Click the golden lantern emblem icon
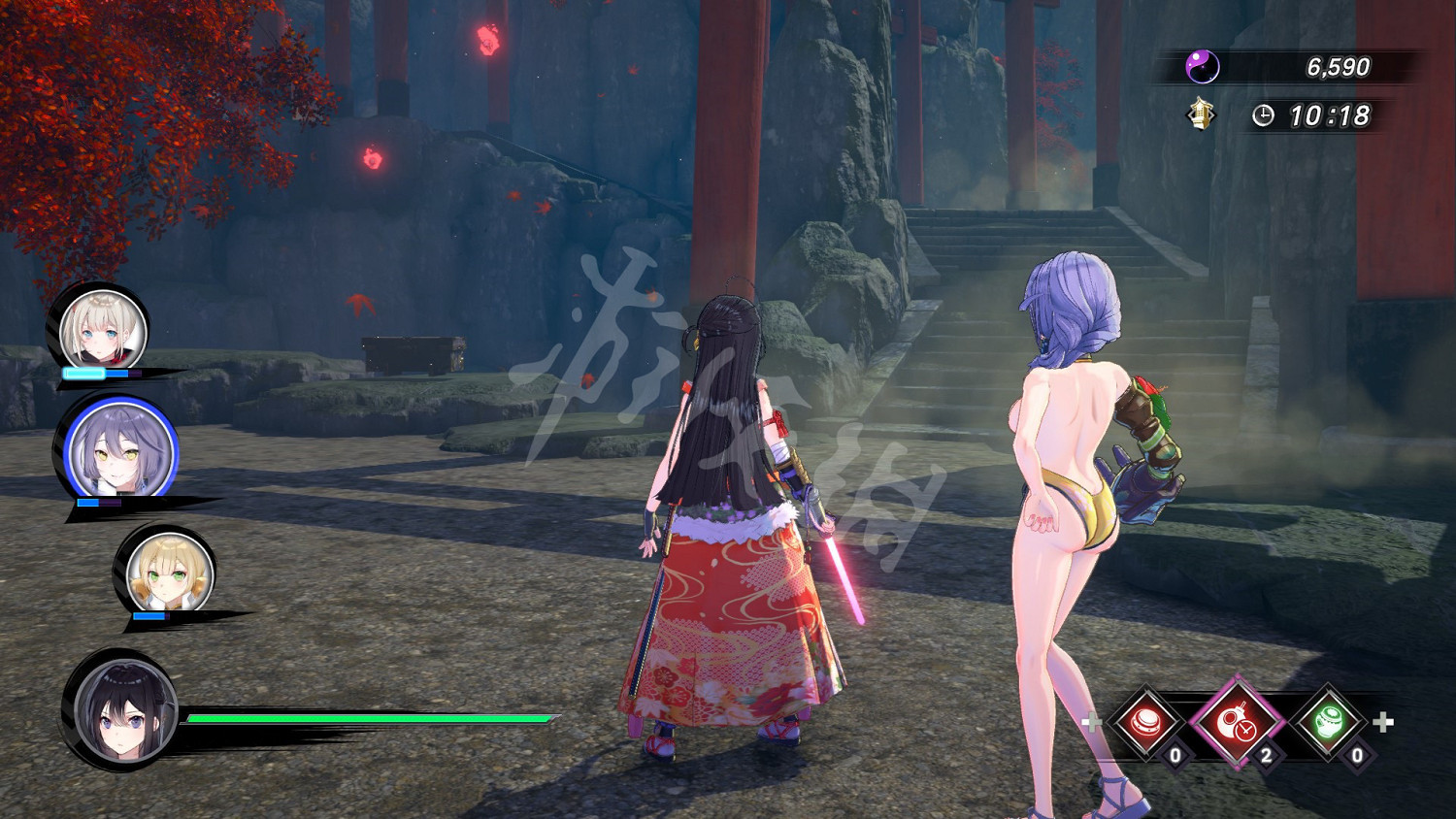 (x=1201, y=114)
